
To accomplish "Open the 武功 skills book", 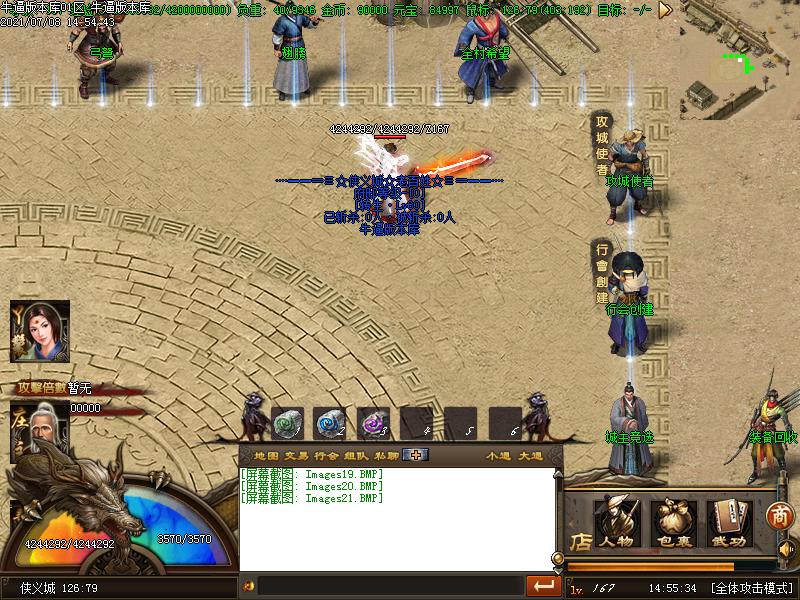I will click(729, 524).
